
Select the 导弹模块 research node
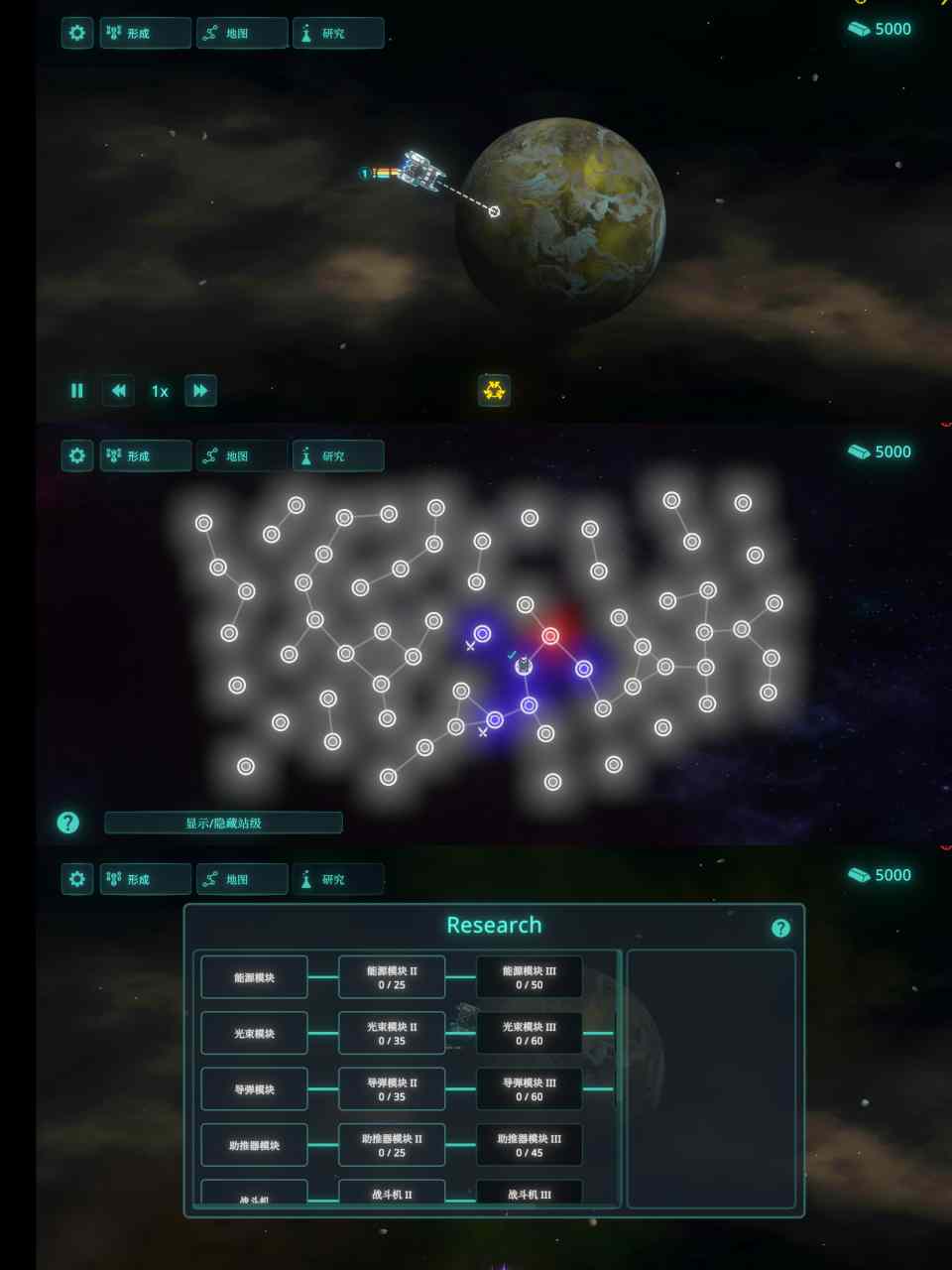pos(254,1089)
